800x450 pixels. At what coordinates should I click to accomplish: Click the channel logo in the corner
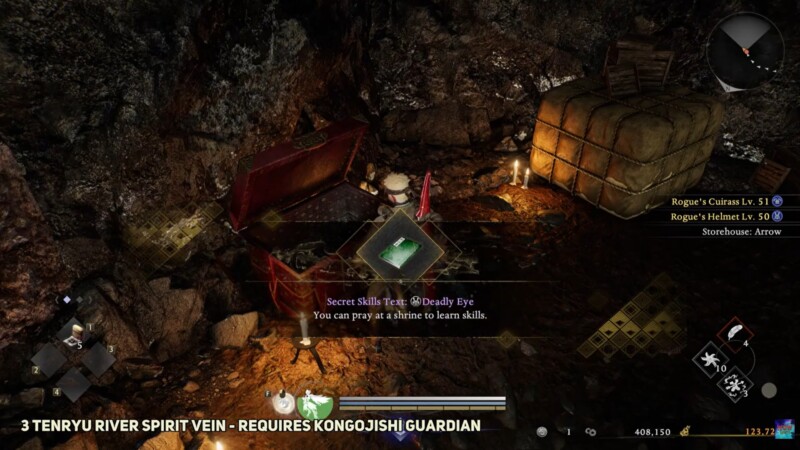coord(785,430)
